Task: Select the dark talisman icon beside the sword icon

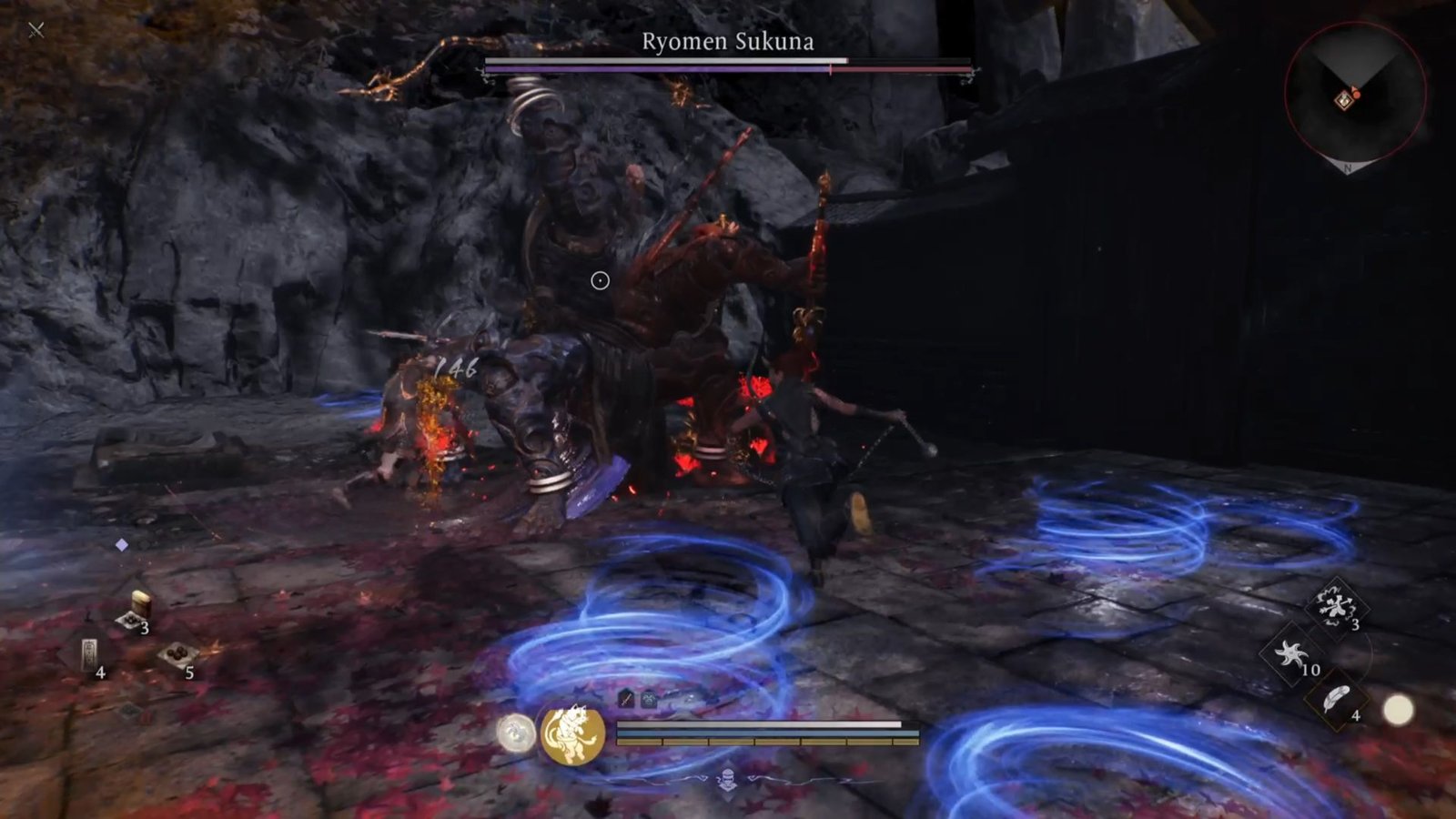Action: click(x=648, y=701)
